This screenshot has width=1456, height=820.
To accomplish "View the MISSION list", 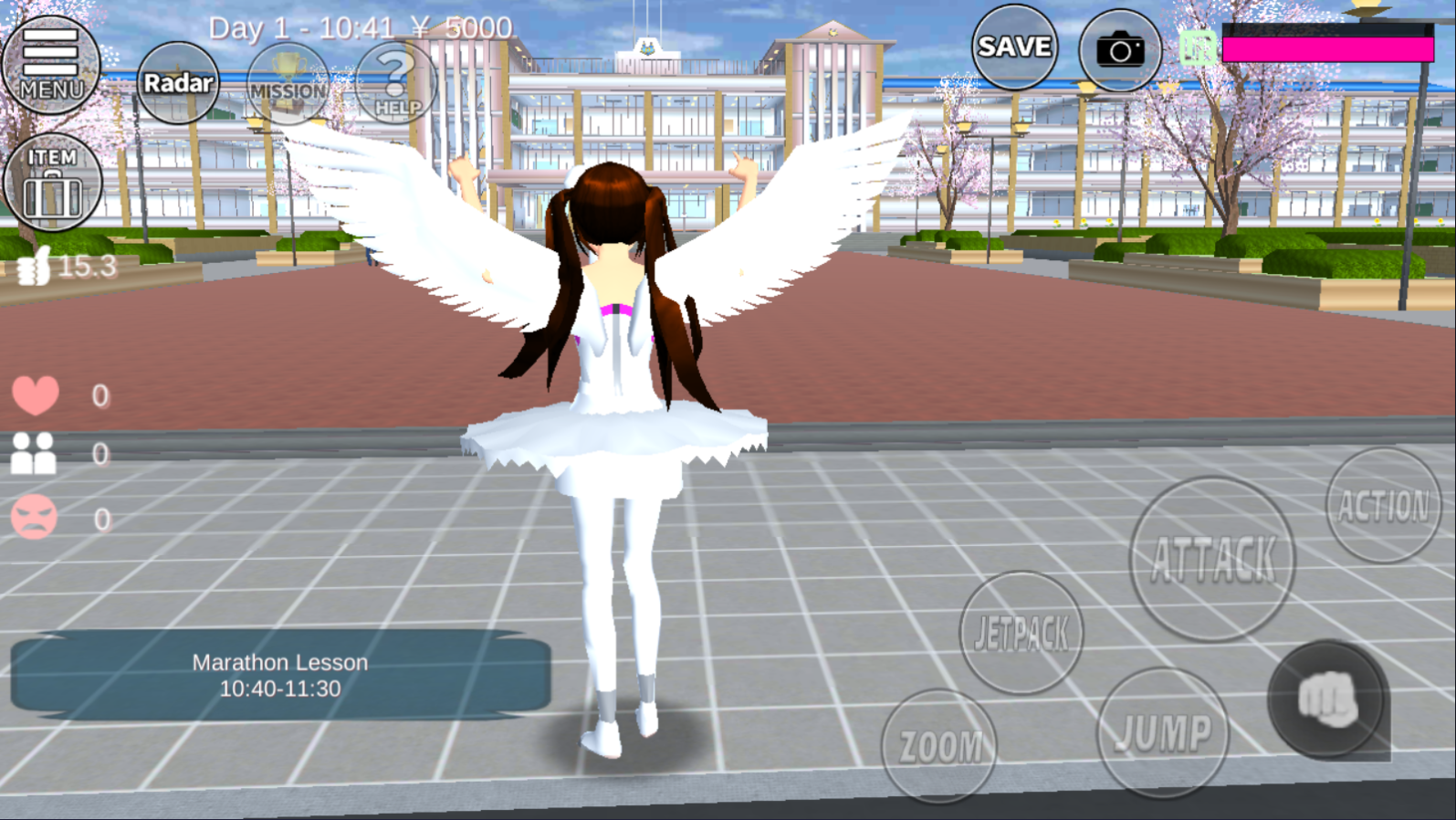I will (287, 87).
